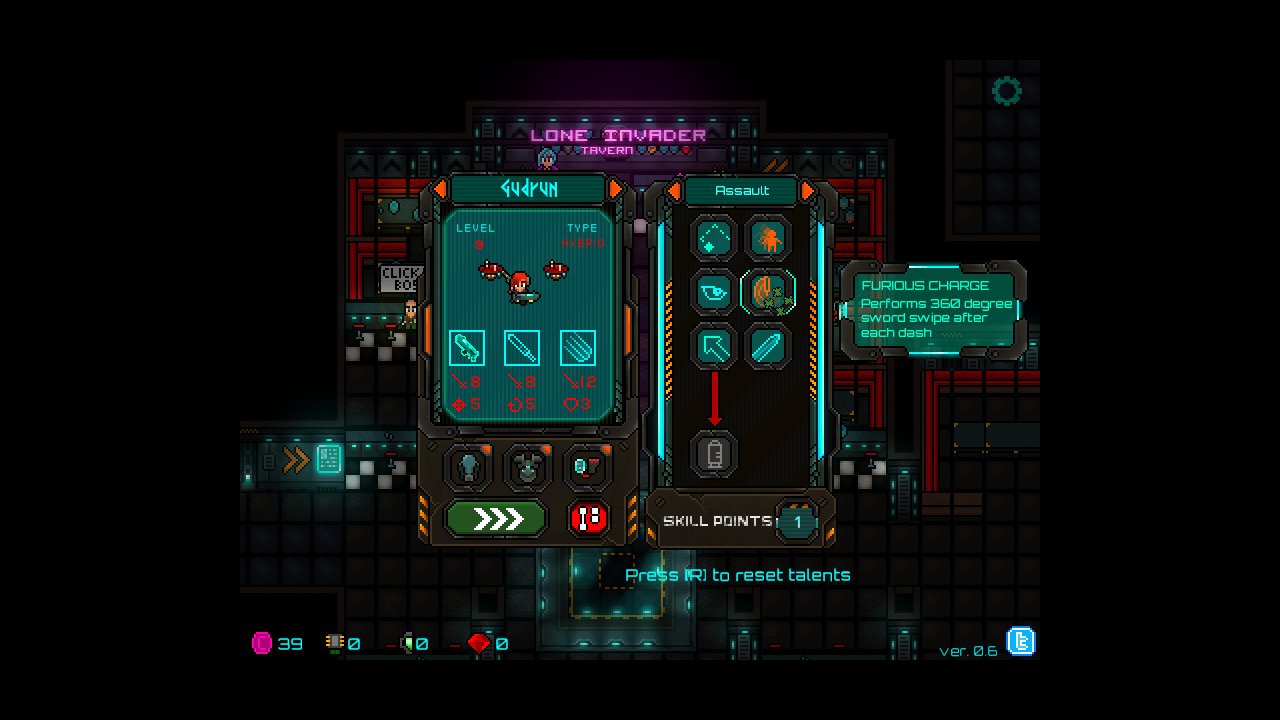Select the gun weapon slot
The height and width of the screenshot is (720, 1280).
tap(467, 347)
